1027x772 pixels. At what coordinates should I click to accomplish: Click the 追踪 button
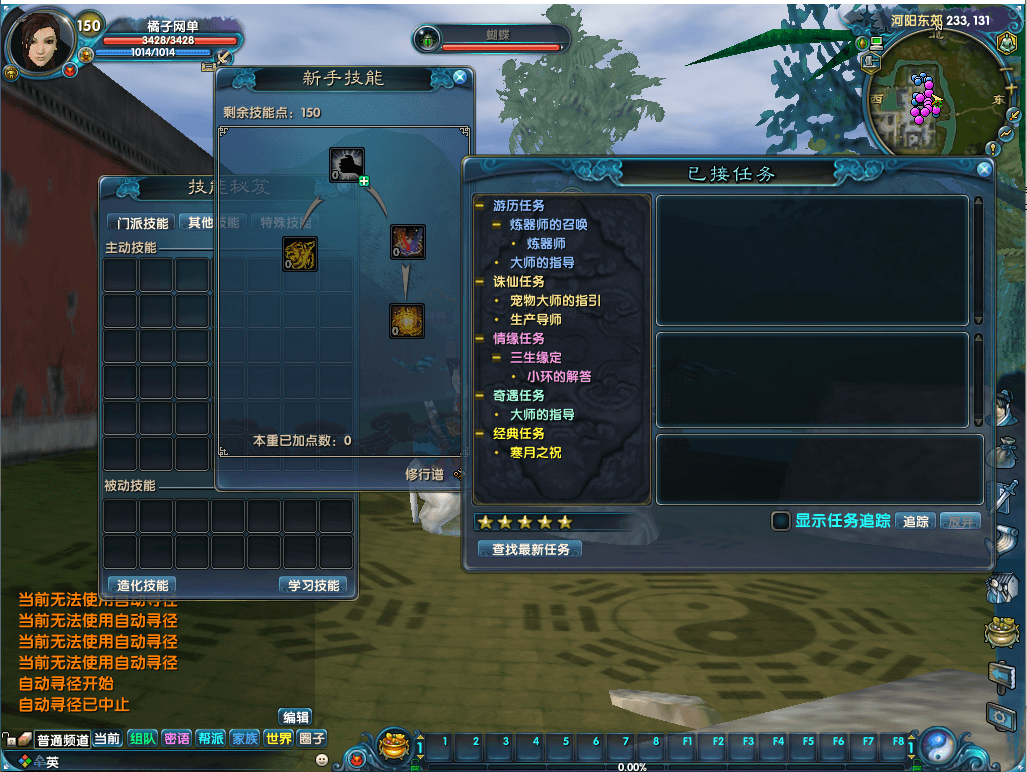click(x=916, y=521)
